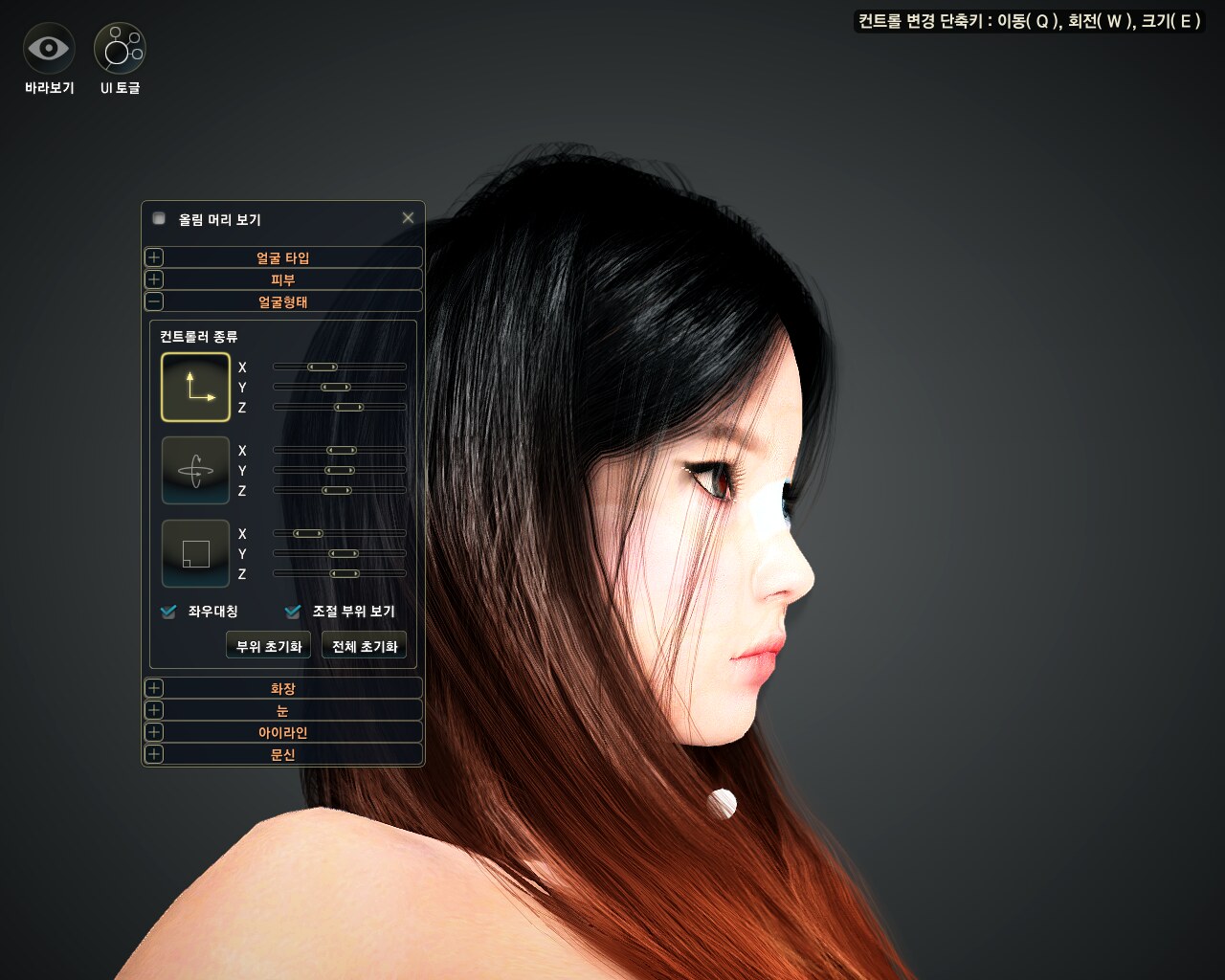Image resolution: width=1225 pixels, height=980 pixels.
Task: Expand the 피부 section
Action: (154, 279)
